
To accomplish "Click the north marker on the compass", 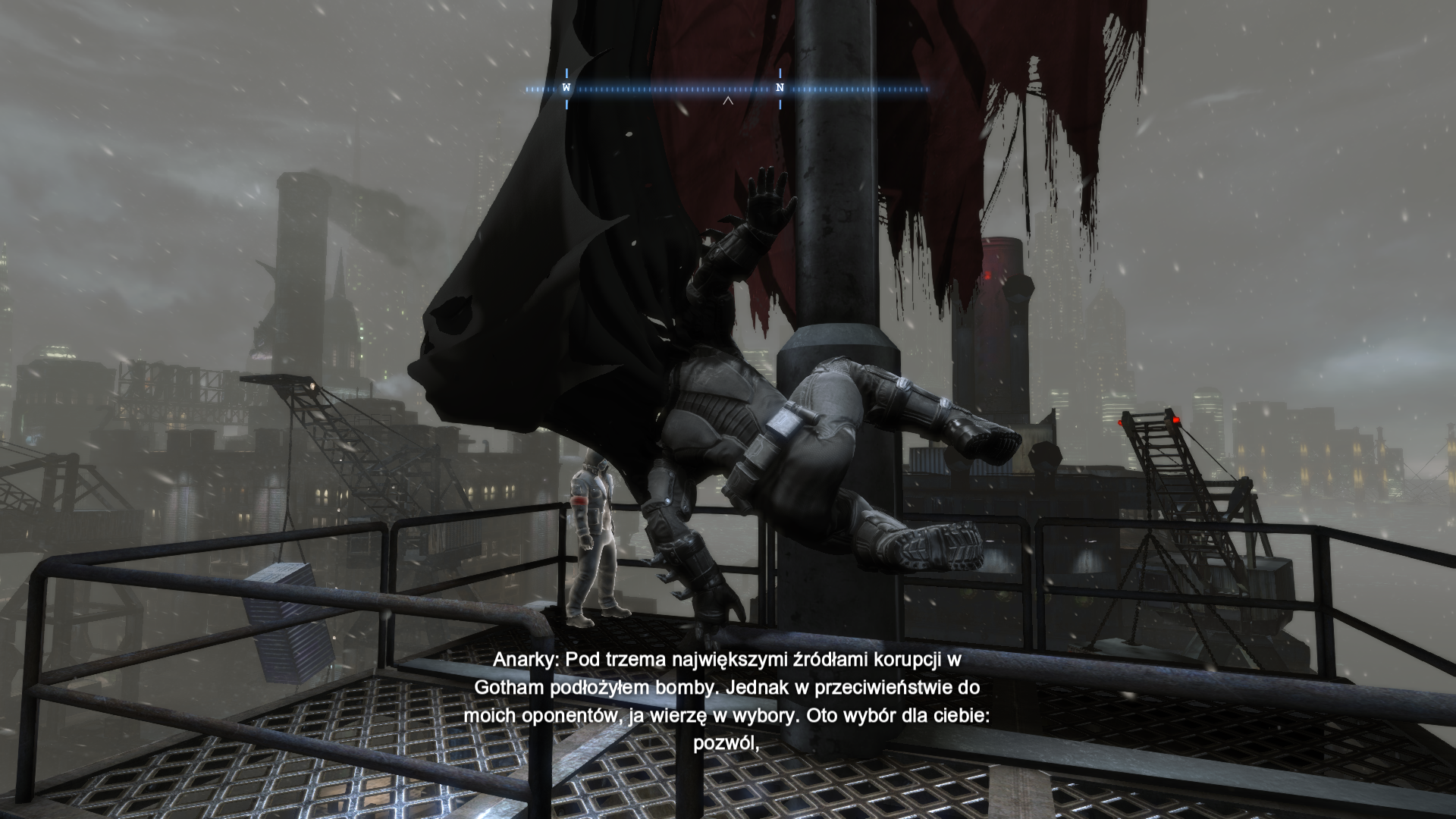I will (780, 88).
